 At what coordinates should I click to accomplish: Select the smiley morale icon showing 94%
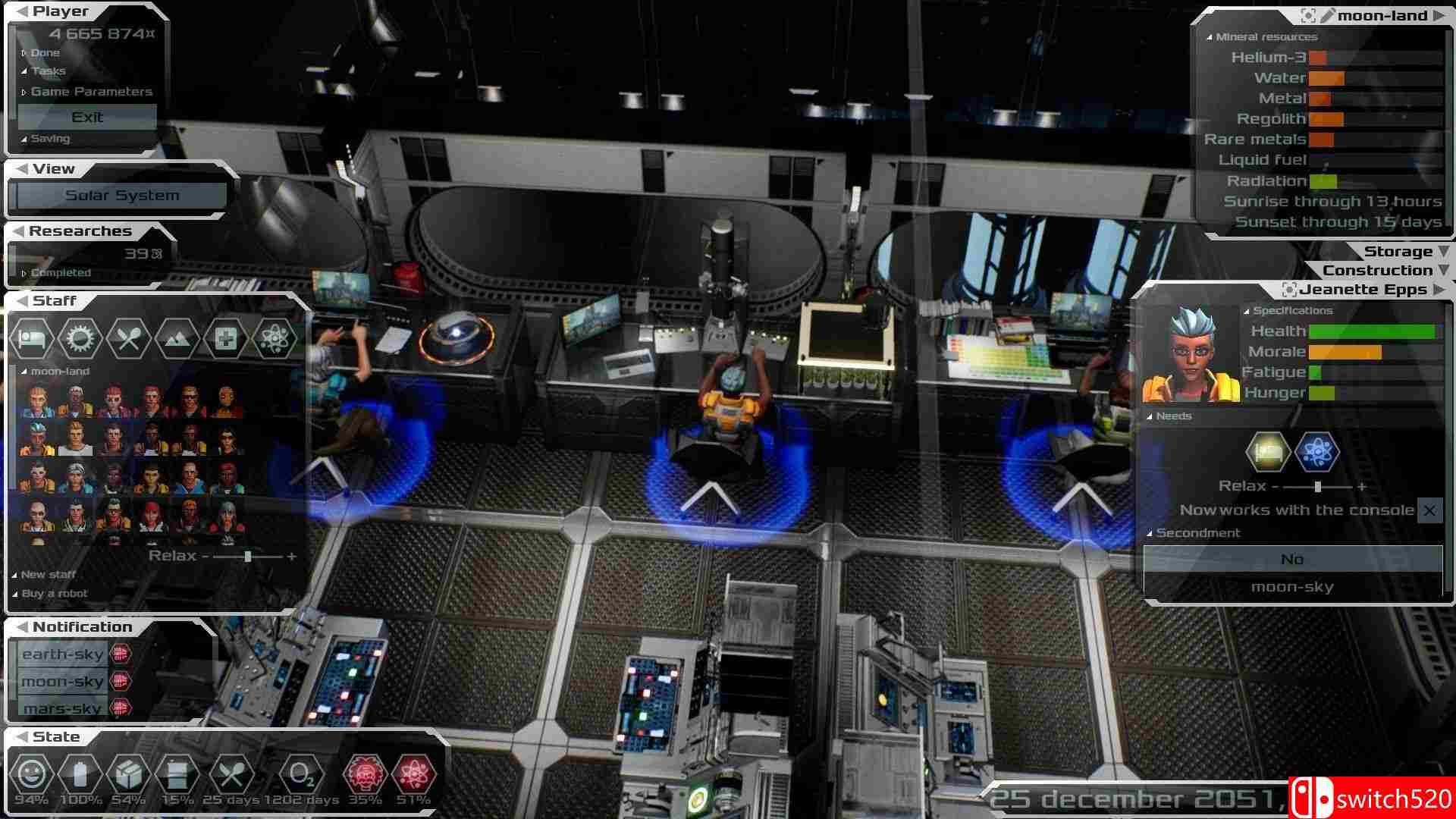pyautogui.click(x=32, y=775)
